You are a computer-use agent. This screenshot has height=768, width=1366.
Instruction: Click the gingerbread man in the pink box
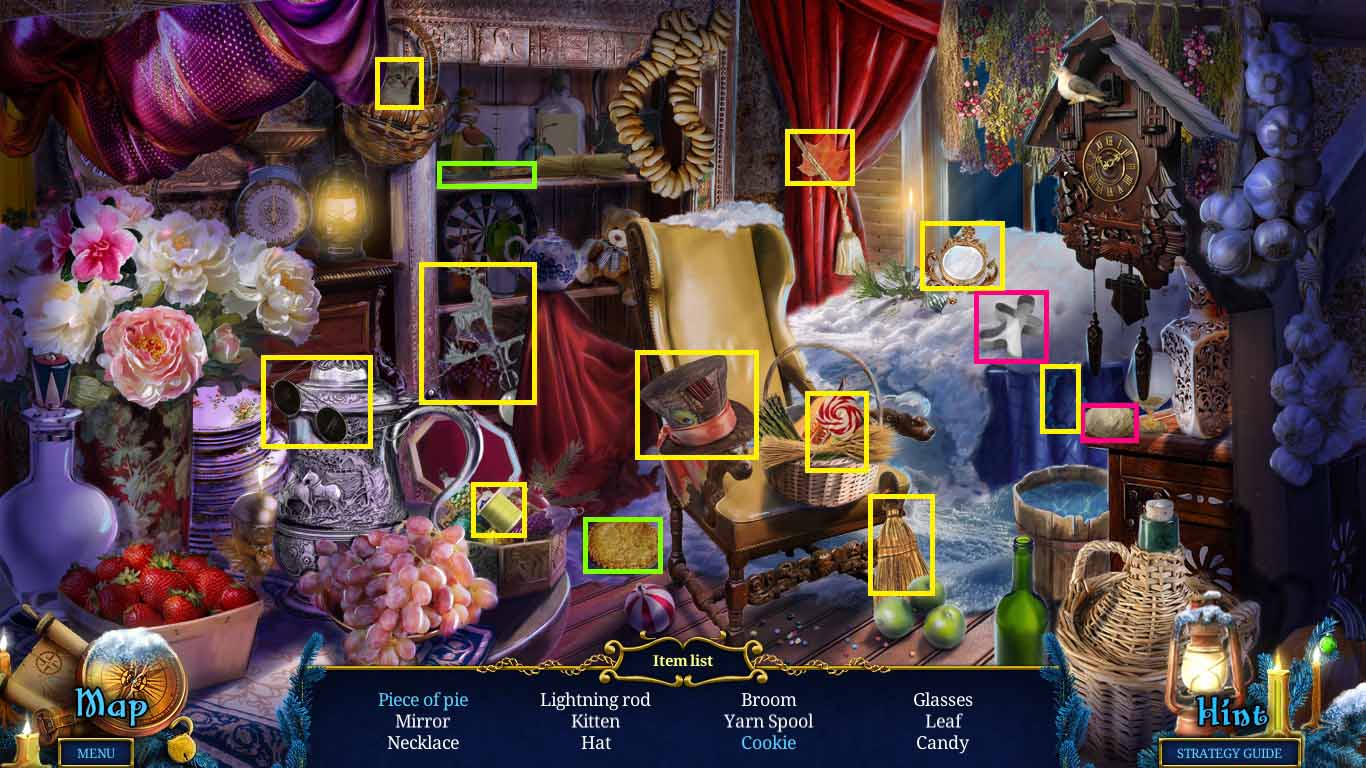[1010, 328]
